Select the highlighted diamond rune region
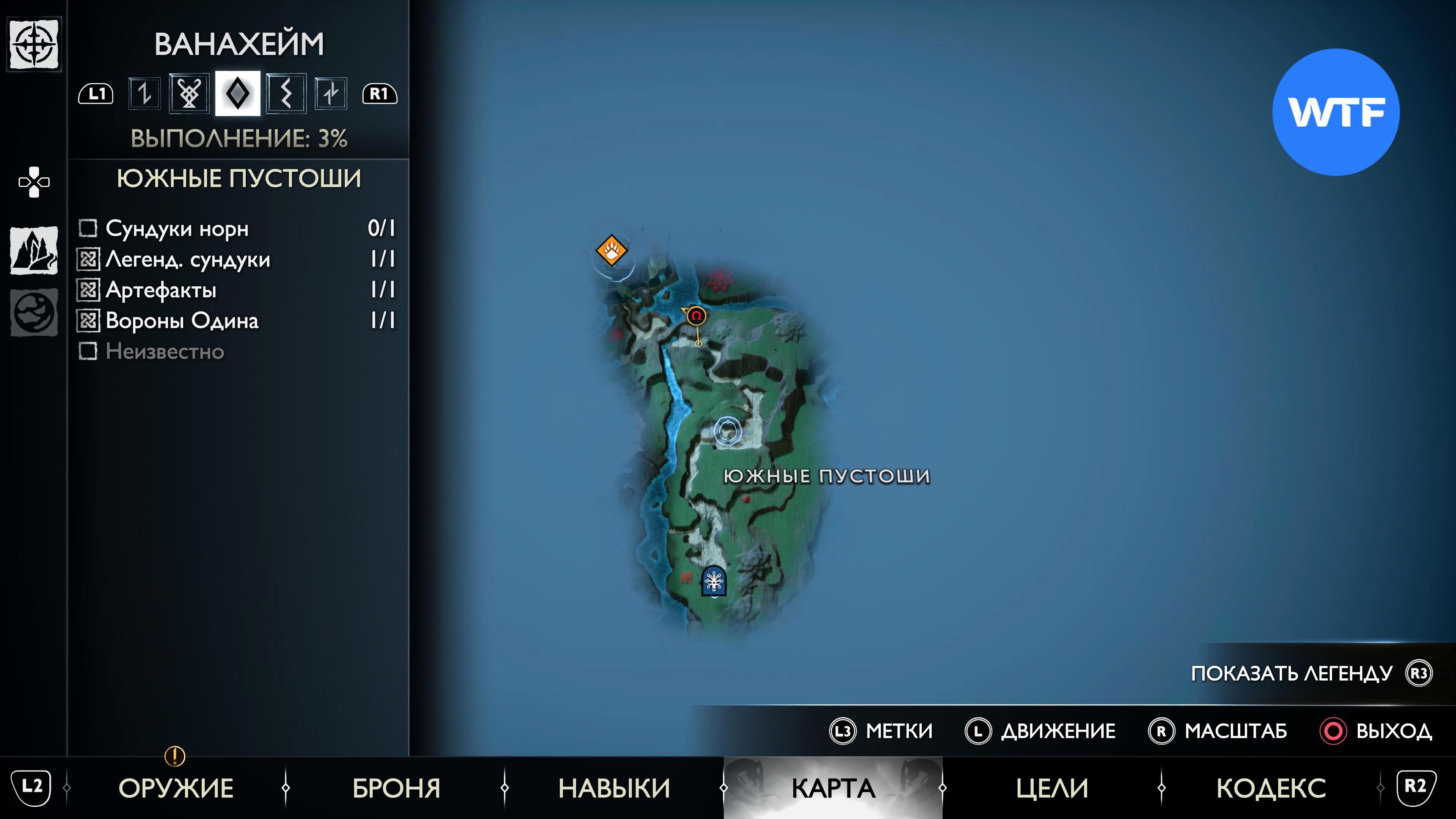 pyautogui.click(x=237, y=93)
